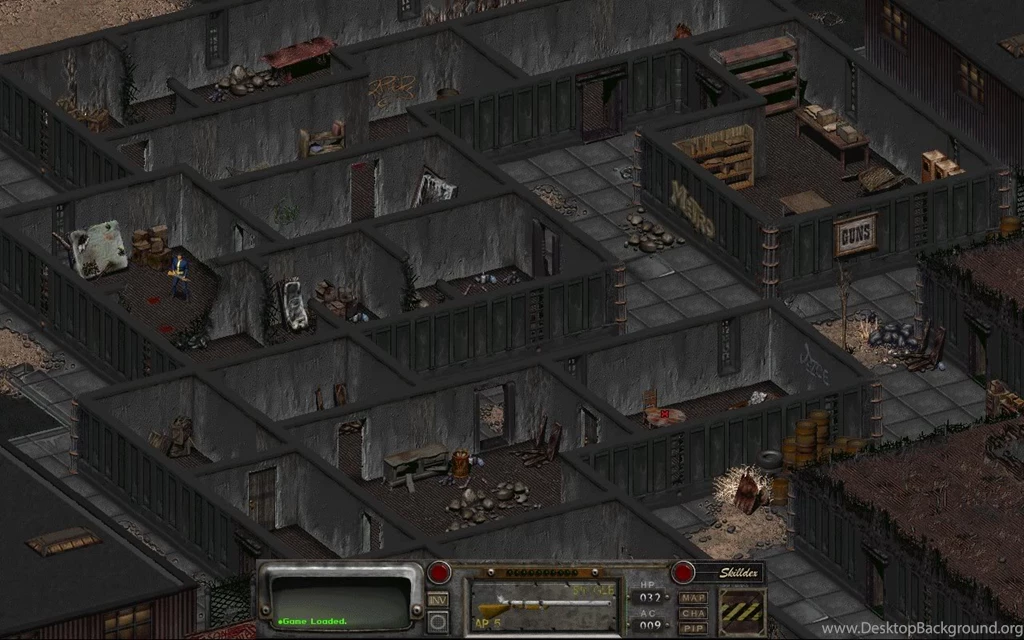The width and height of the screenshot is (1024, 640).
Task: Open the MAP screen
Action: pyautogui.click(x=692, y=598)
